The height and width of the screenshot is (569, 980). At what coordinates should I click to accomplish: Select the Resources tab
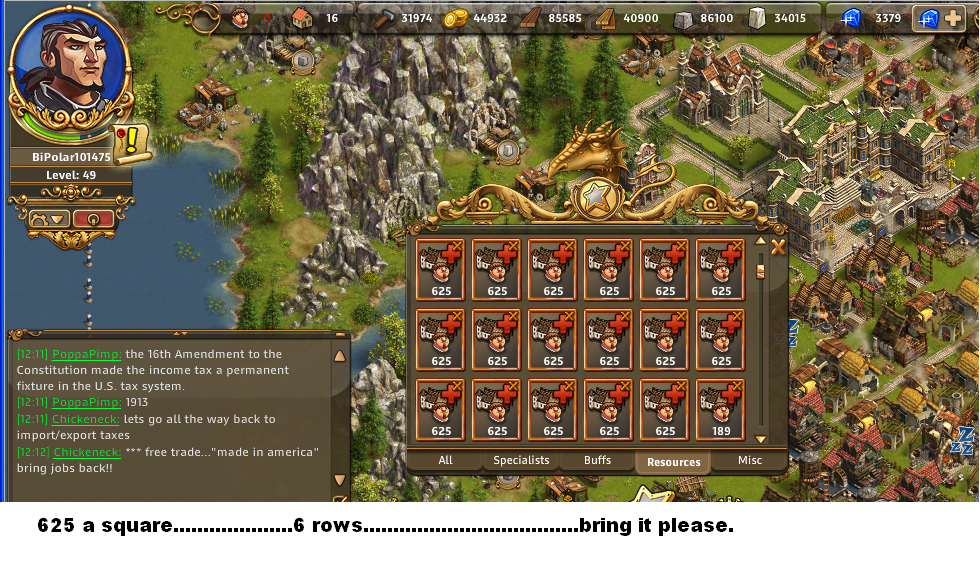pos(673,462)
